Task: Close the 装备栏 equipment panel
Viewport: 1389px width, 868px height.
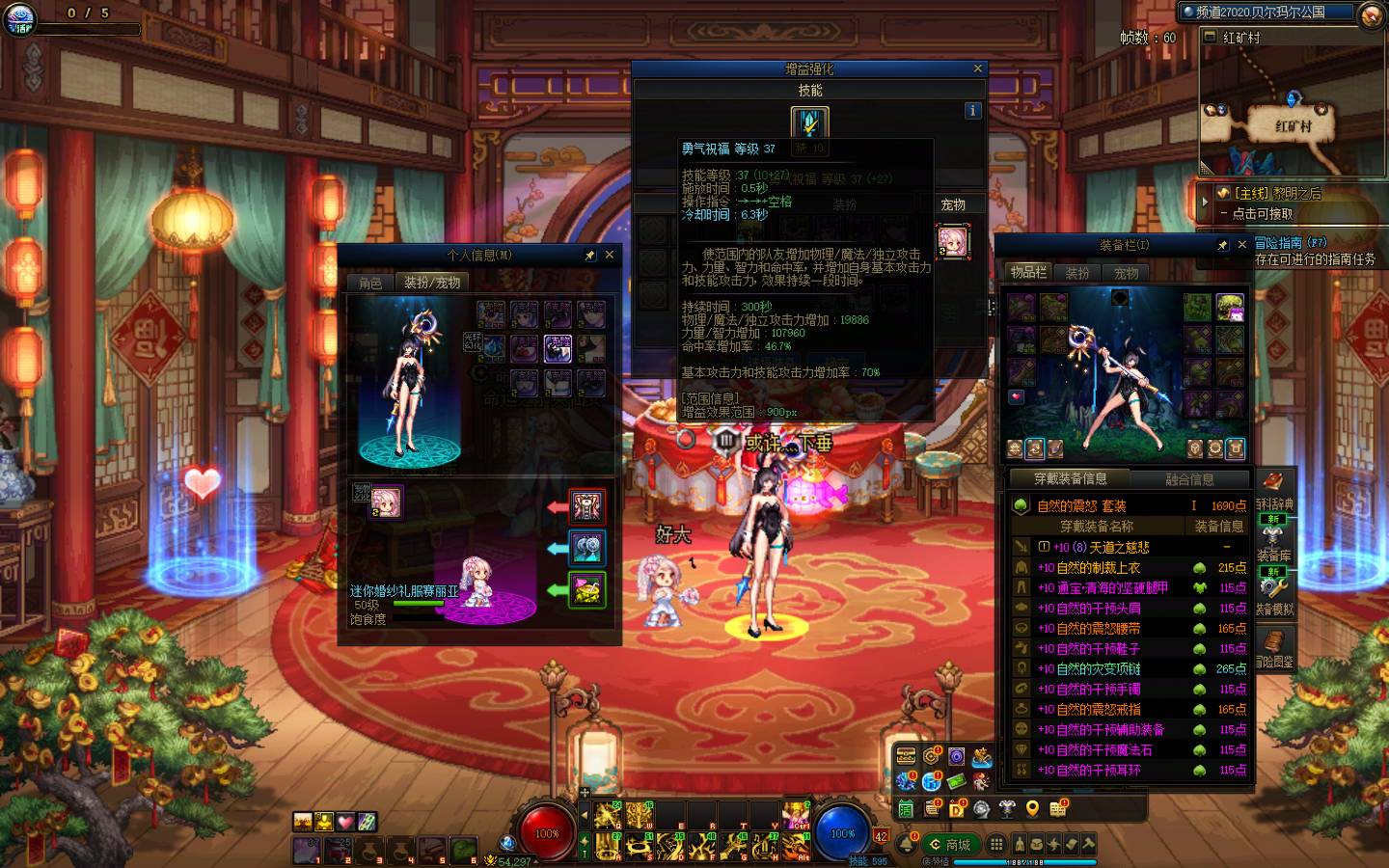Action: click(x=1242, y=245)
